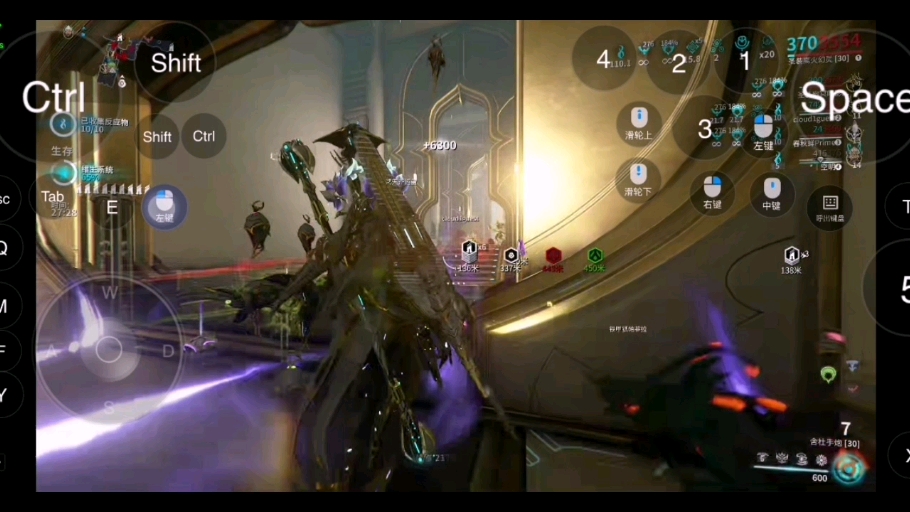This screenshot has width=910, height=512.
Task: Tap the 左键 button next to 3
Action: [764, 132]
